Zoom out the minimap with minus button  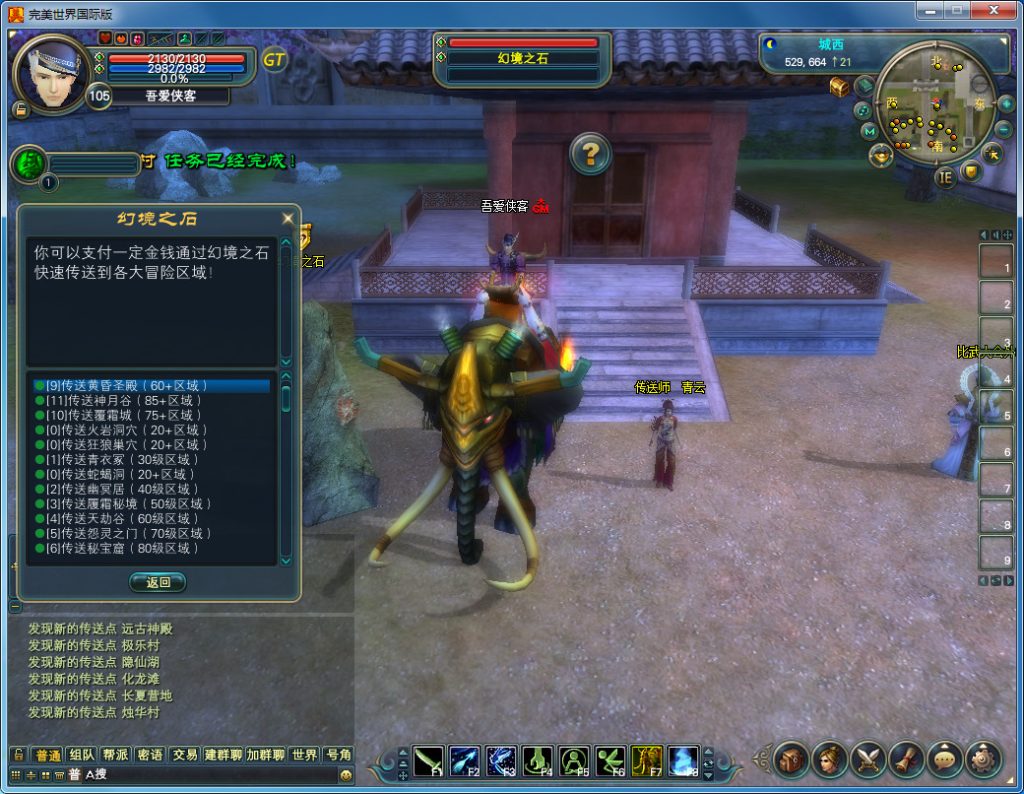coord(1004,130)
